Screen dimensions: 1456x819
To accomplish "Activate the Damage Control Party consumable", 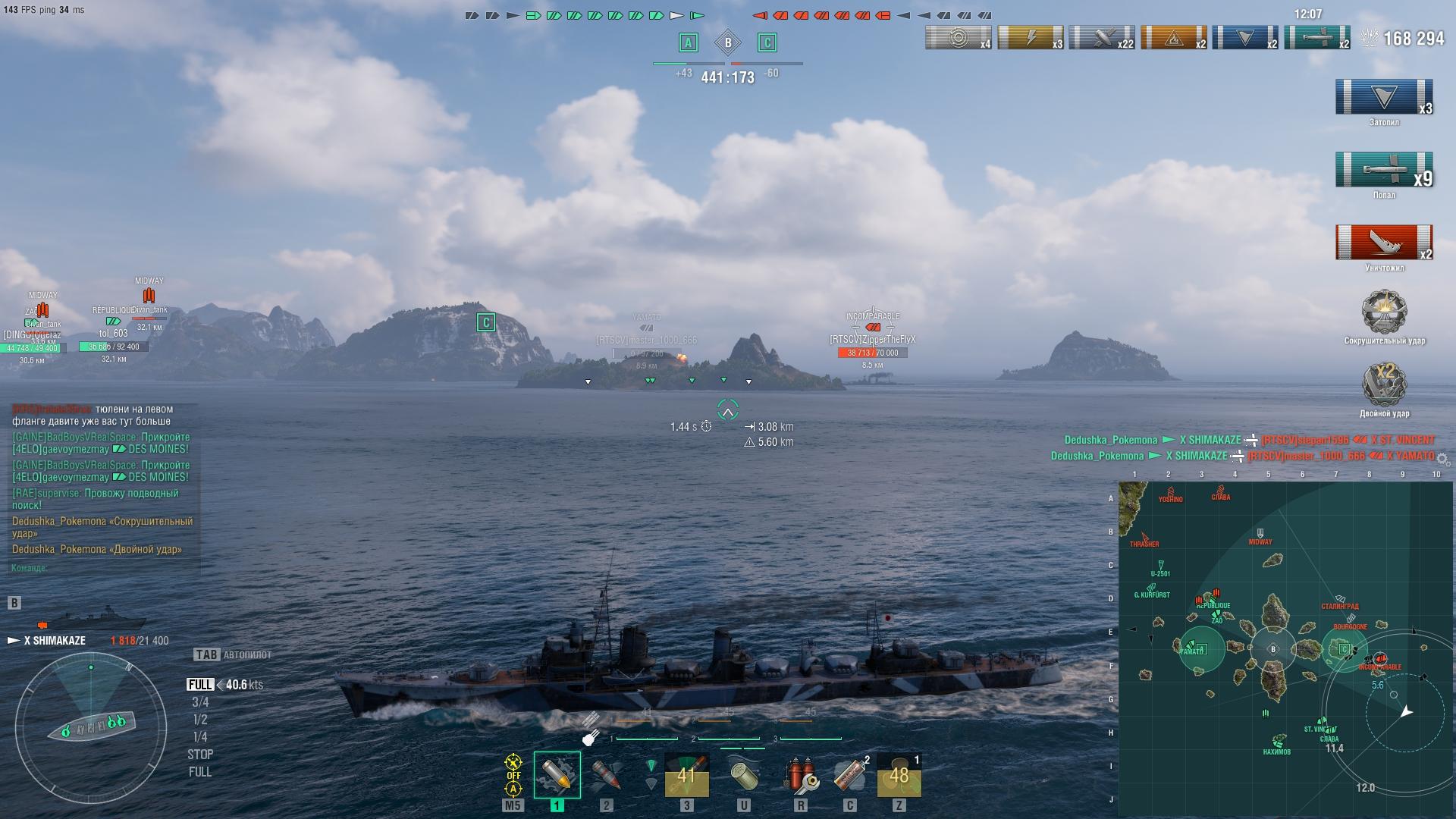I will pos(800,774).
